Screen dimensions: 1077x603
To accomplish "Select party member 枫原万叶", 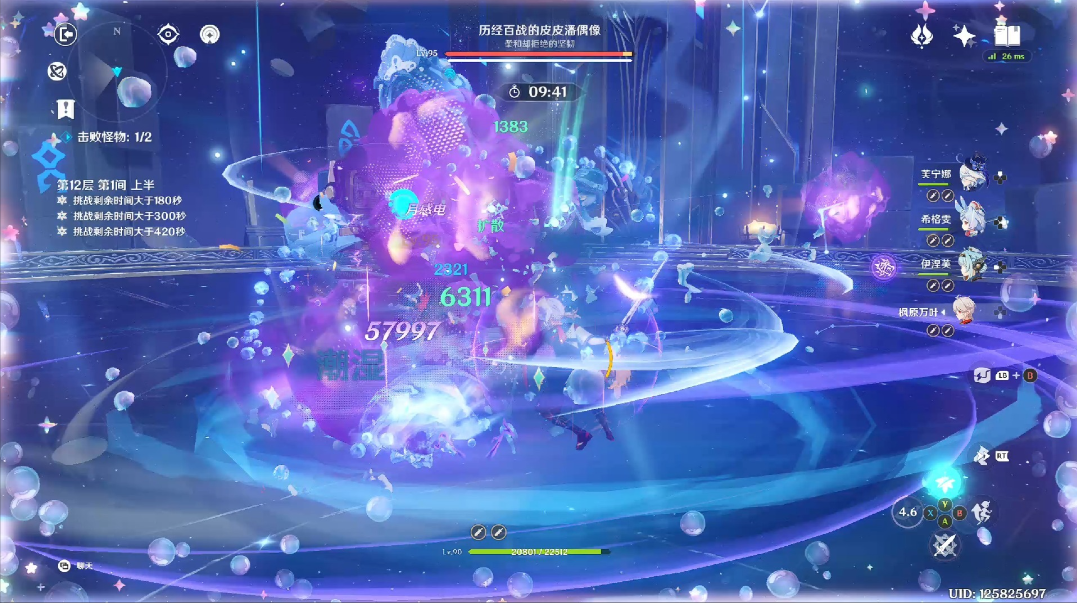I will [x=965, y=311].
